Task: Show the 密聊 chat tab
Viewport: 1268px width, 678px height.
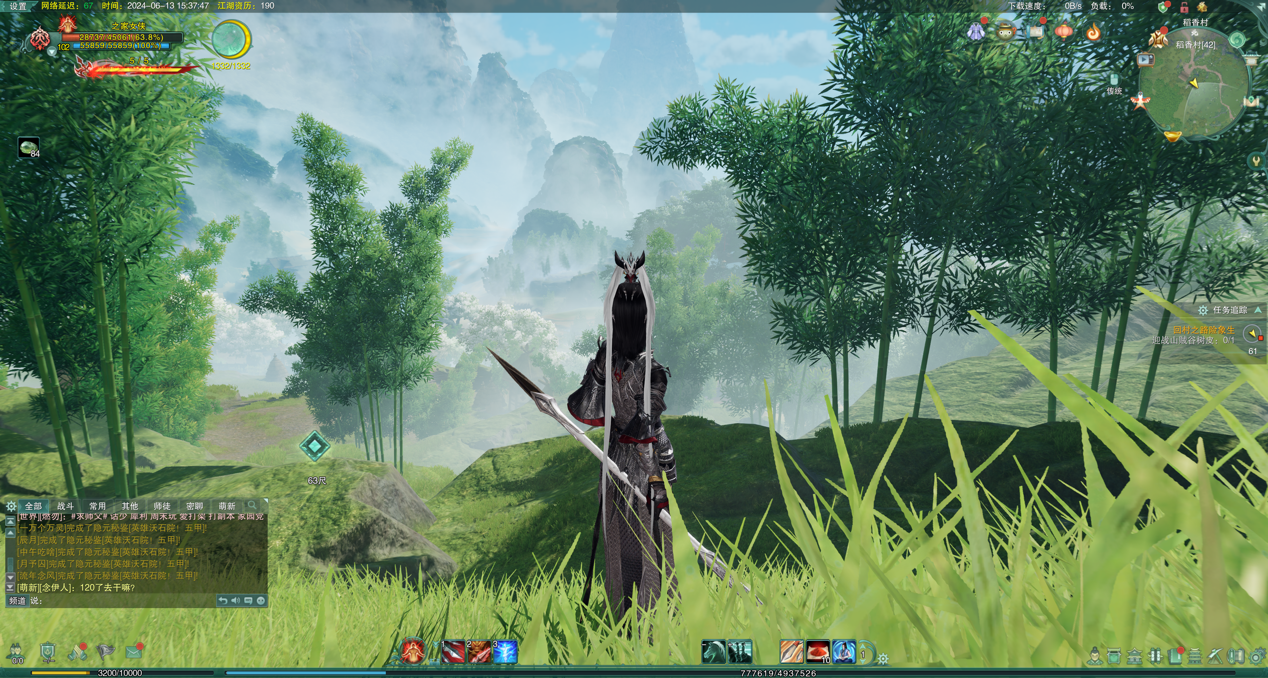Action: pos(194,507)
